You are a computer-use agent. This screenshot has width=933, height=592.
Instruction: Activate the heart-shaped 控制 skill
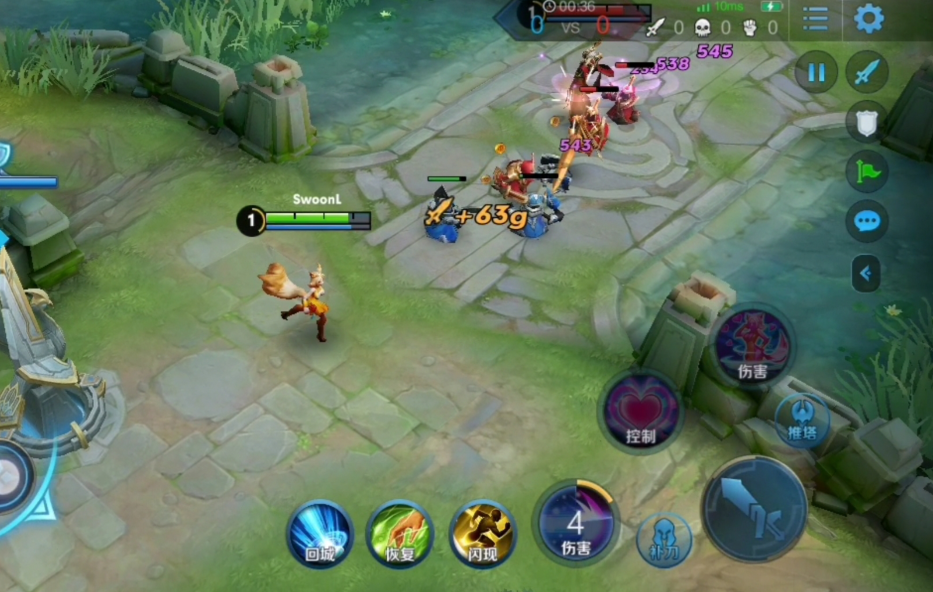click(x=641, y=410)
